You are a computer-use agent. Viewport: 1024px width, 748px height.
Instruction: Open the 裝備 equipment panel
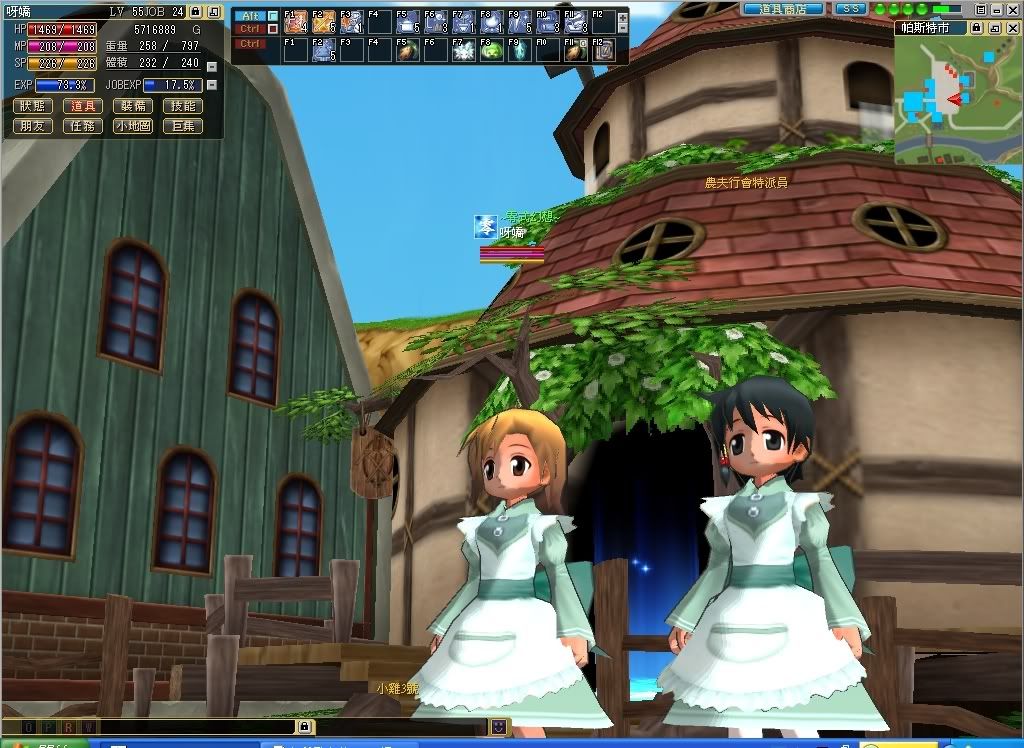[131, 106]
